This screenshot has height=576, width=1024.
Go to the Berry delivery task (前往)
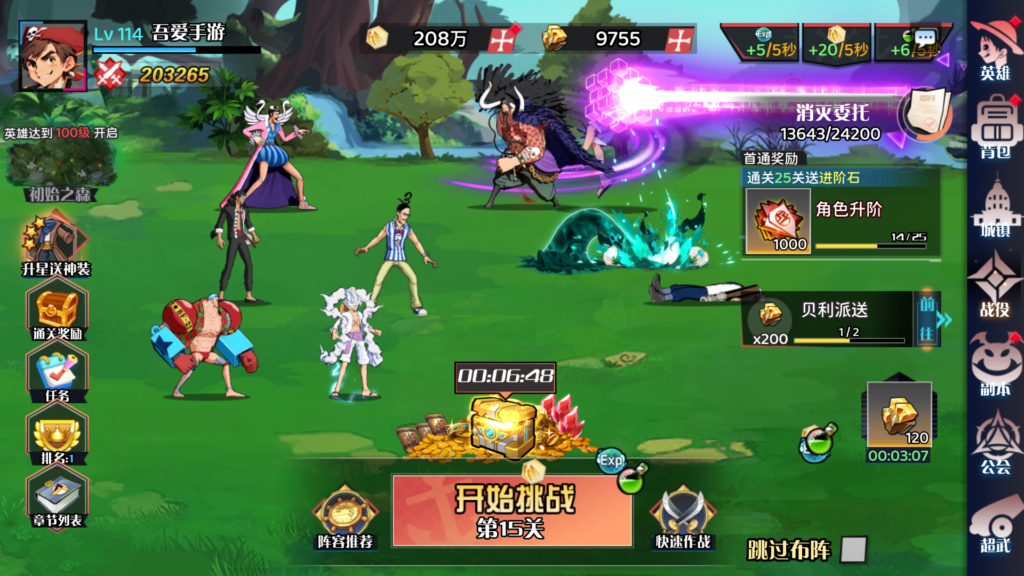[927, 318]
